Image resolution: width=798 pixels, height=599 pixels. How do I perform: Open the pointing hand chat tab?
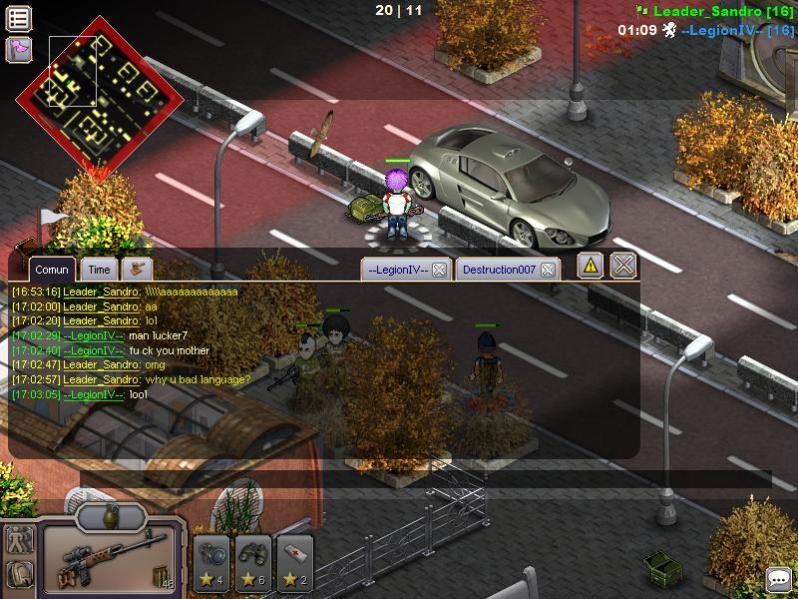(136, 269)
